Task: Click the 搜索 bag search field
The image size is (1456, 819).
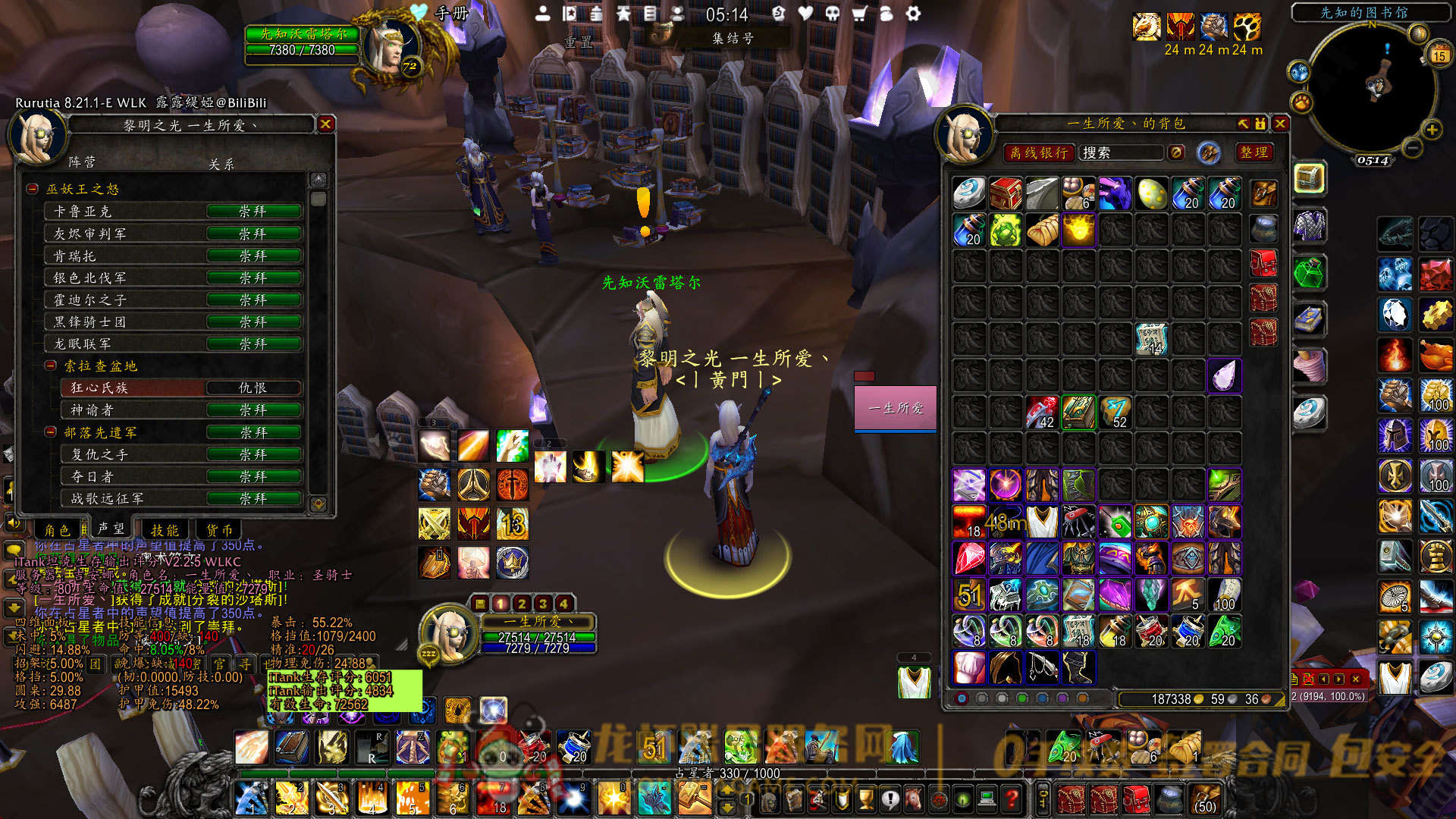Action: pyautogui.click(x=1120, y=152)
